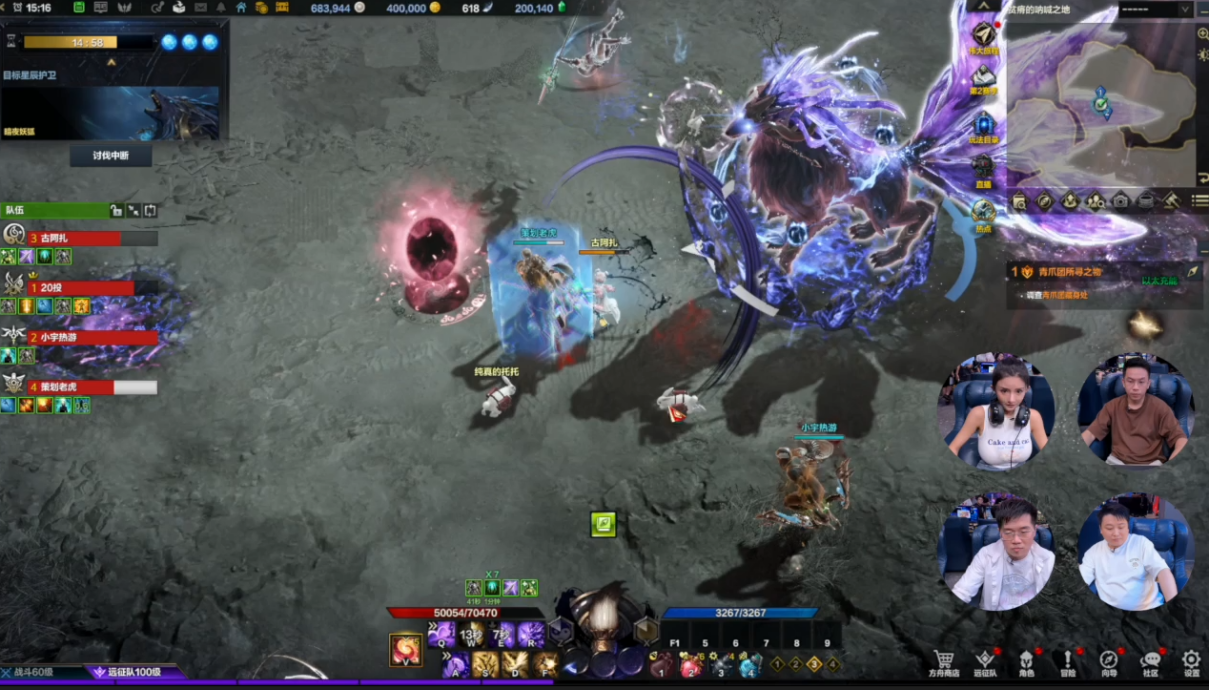The height and width of the screenshot is (690, 1210).
Task: Open the 方舟商店 shop menu
Action: tap(942, 661)
